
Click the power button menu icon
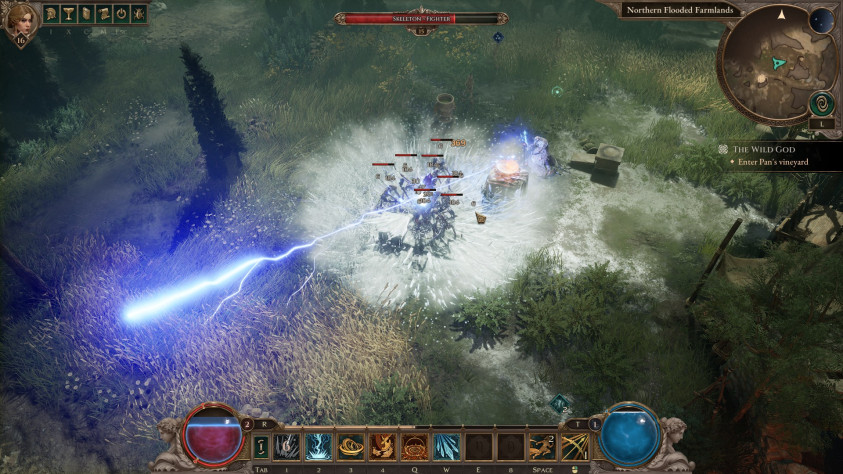click(119, 14)
